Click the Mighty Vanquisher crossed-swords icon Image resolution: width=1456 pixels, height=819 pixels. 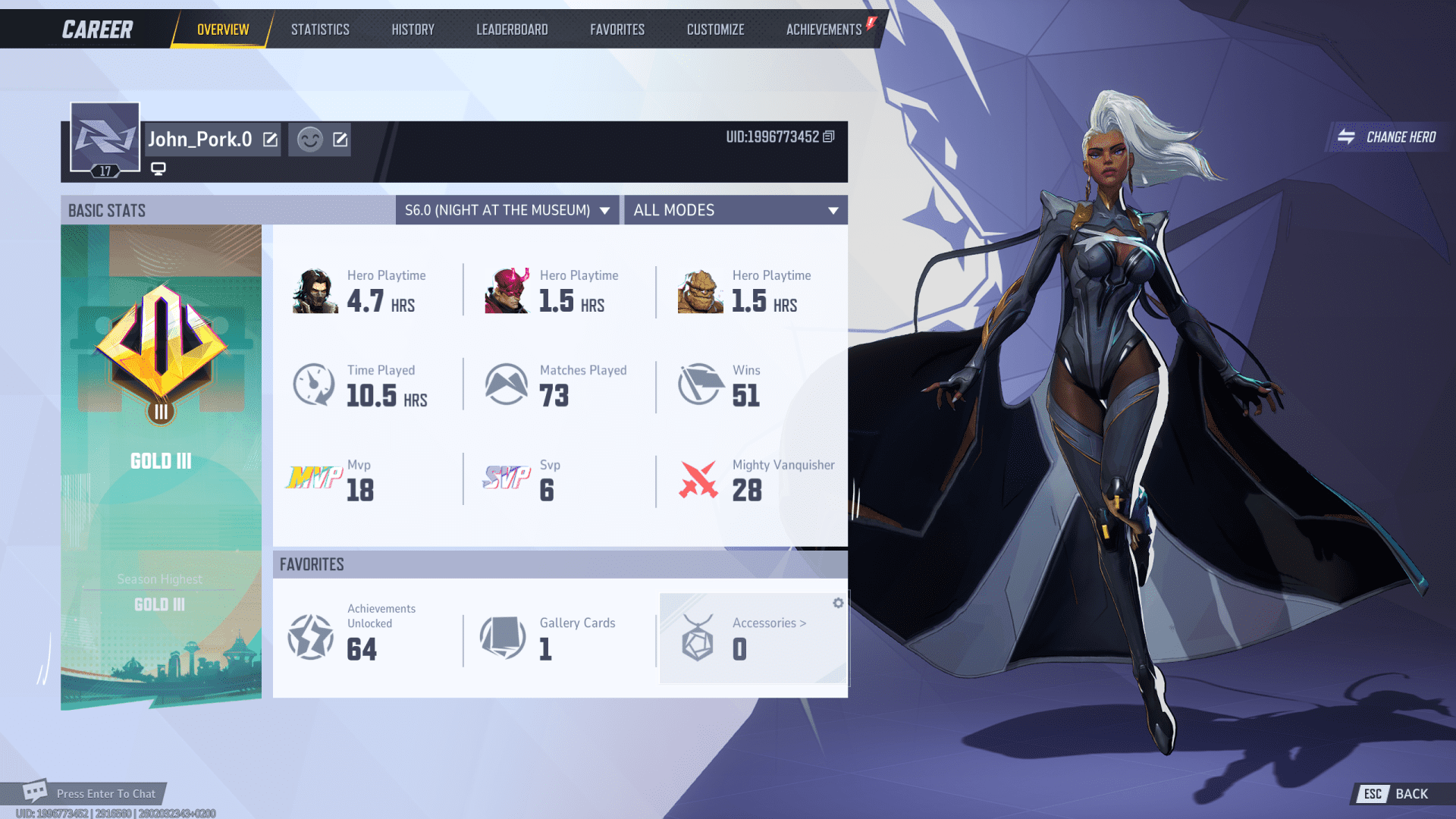click(x=698, y=479)
